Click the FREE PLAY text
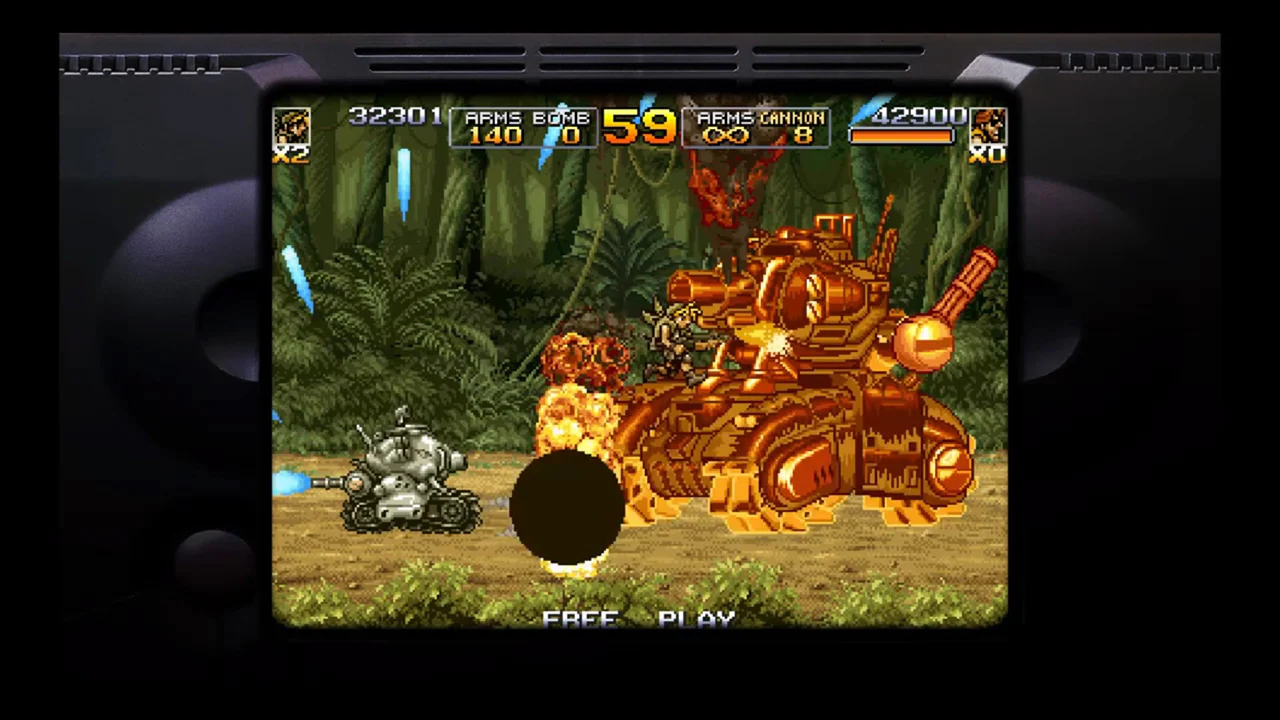This screenshot has width=1280, height=720. coord(638,618)
